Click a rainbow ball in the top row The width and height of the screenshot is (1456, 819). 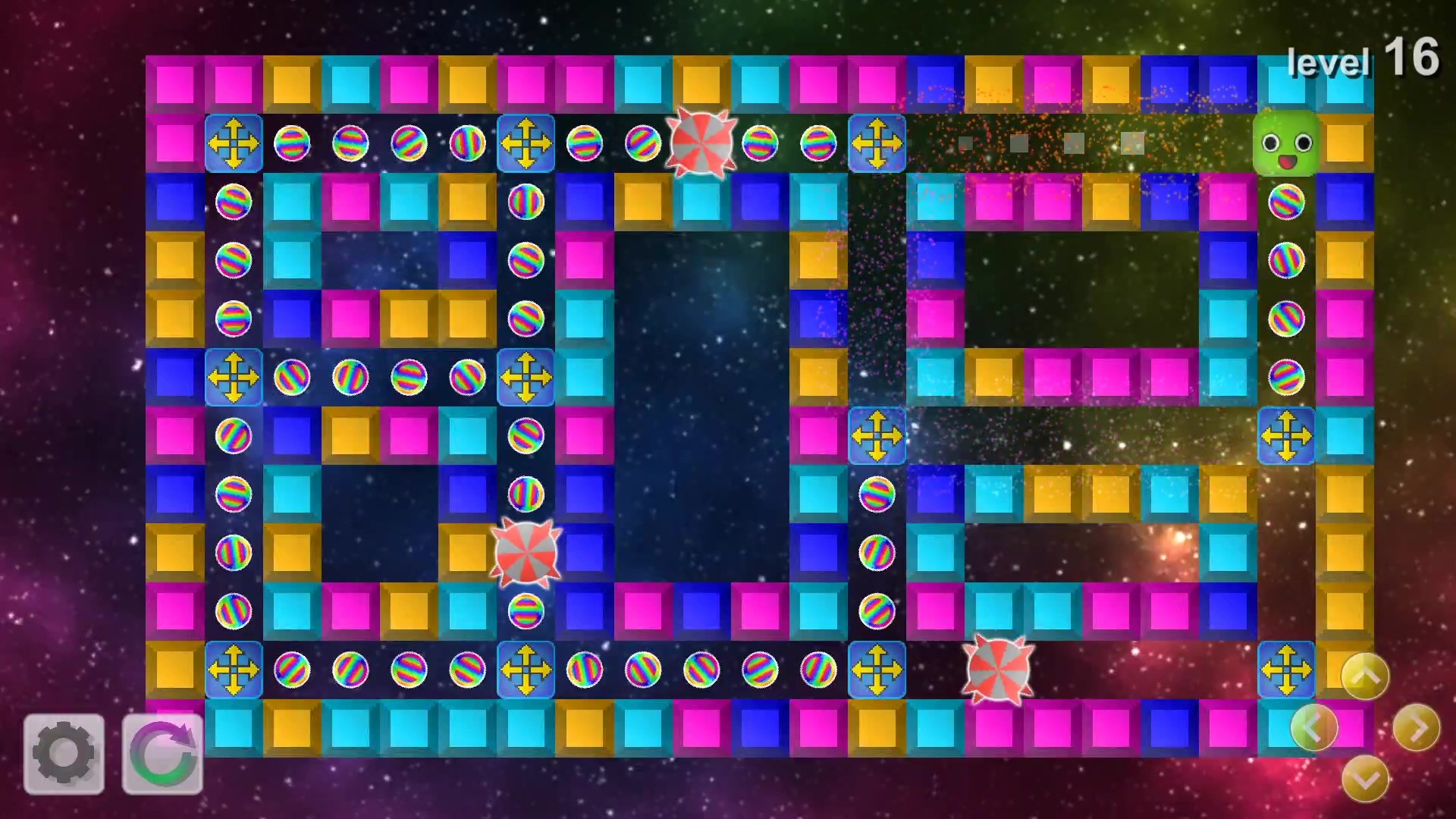click(x=292, y=144)
